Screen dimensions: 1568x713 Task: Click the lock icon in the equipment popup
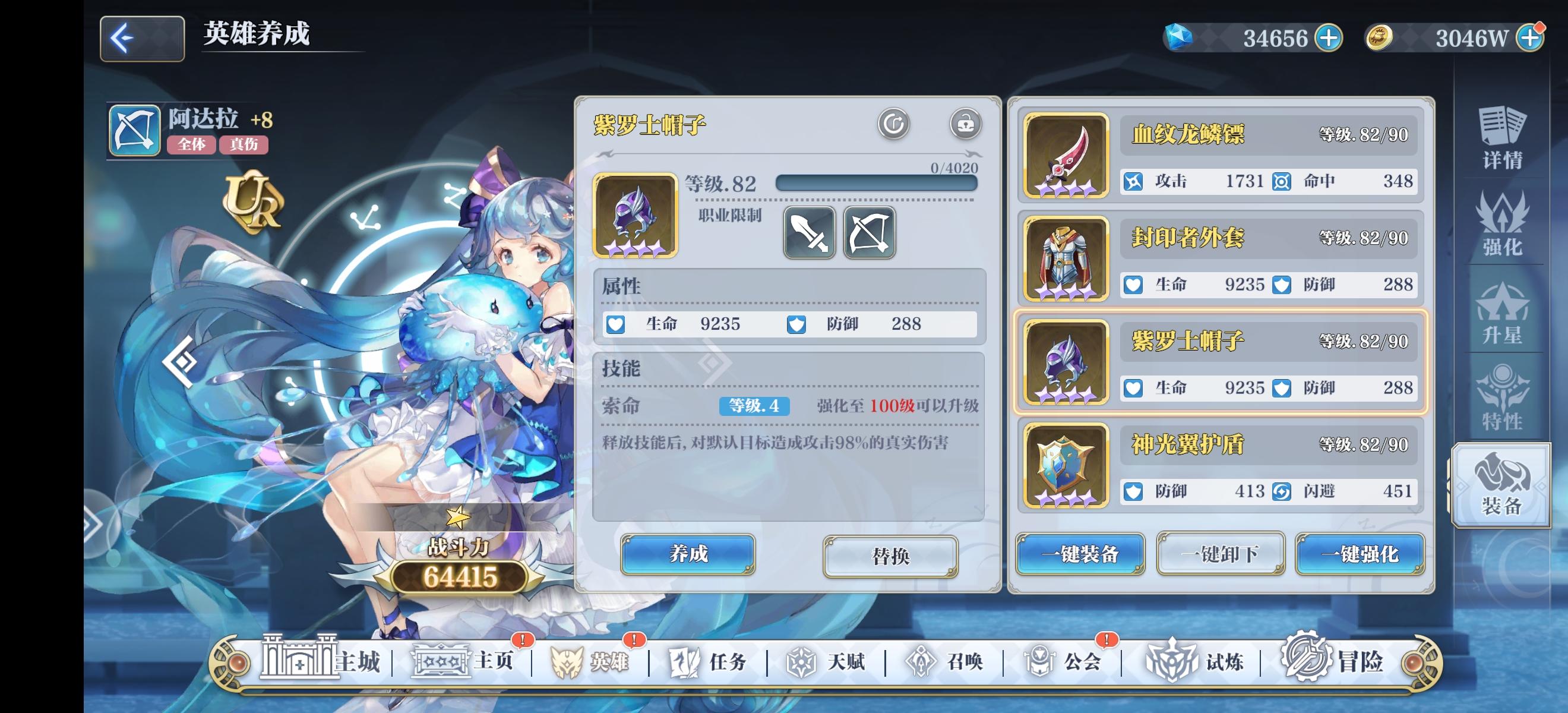coord(966,124)
